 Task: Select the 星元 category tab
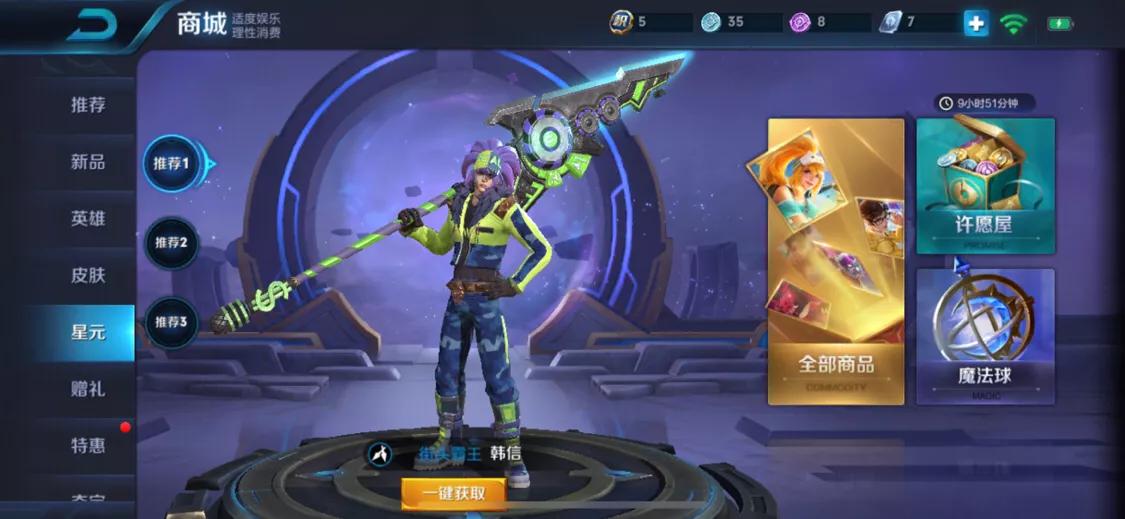coord(88,332)
